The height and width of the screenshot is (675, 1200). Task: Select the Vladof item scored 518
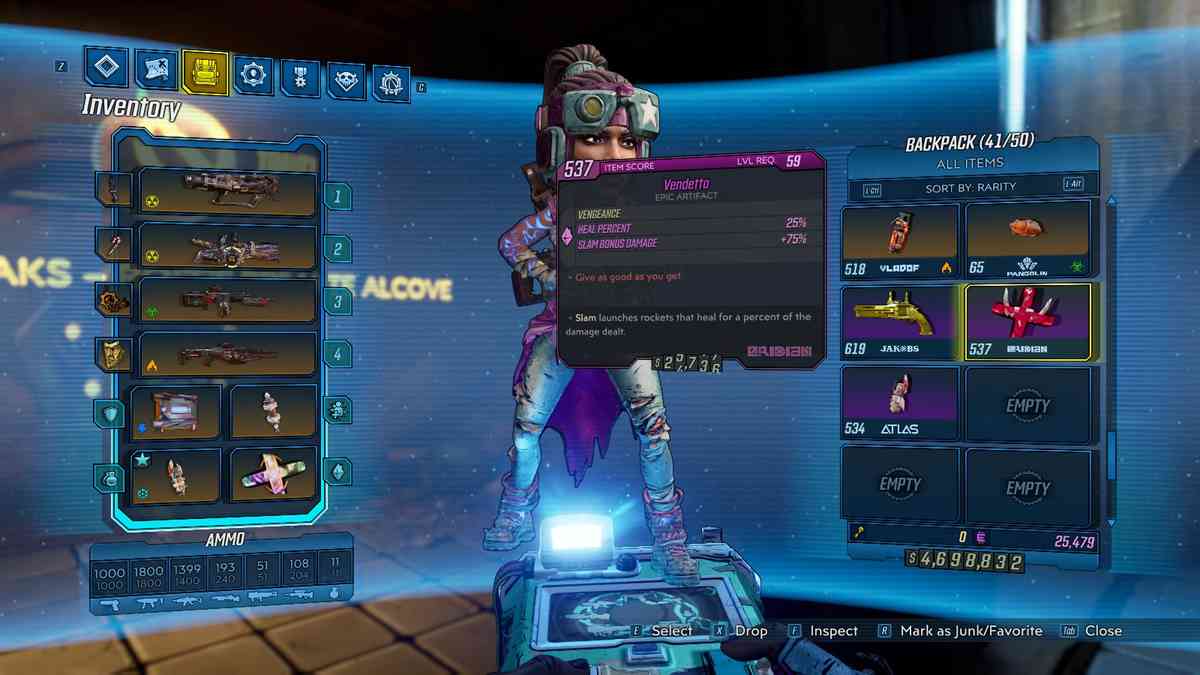coord(900,240)
